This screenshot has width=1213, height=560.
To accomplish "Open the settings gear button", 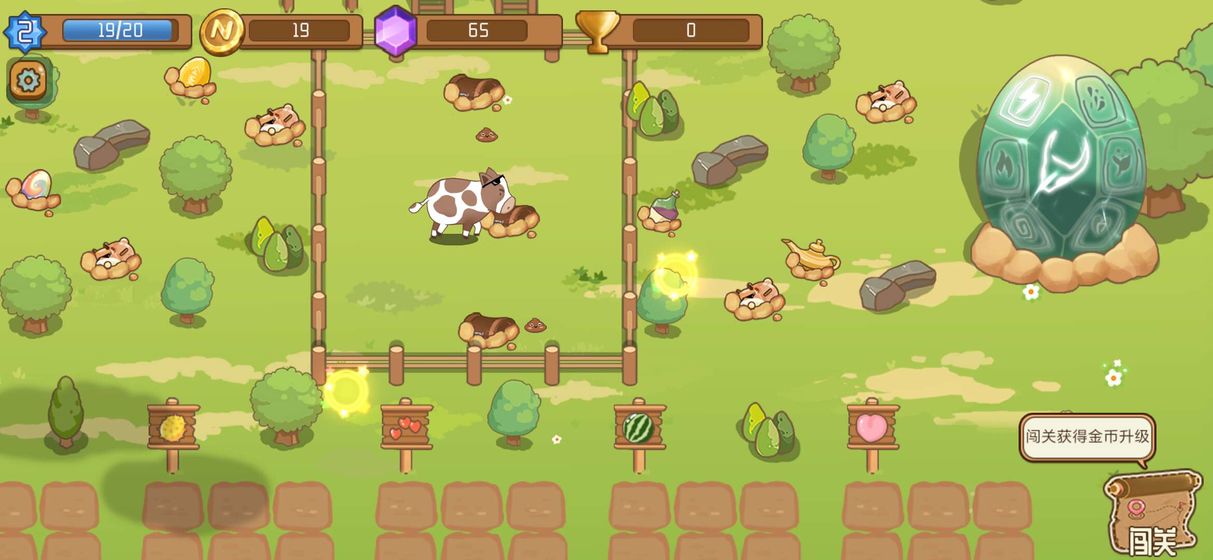I will pos(28,79).
